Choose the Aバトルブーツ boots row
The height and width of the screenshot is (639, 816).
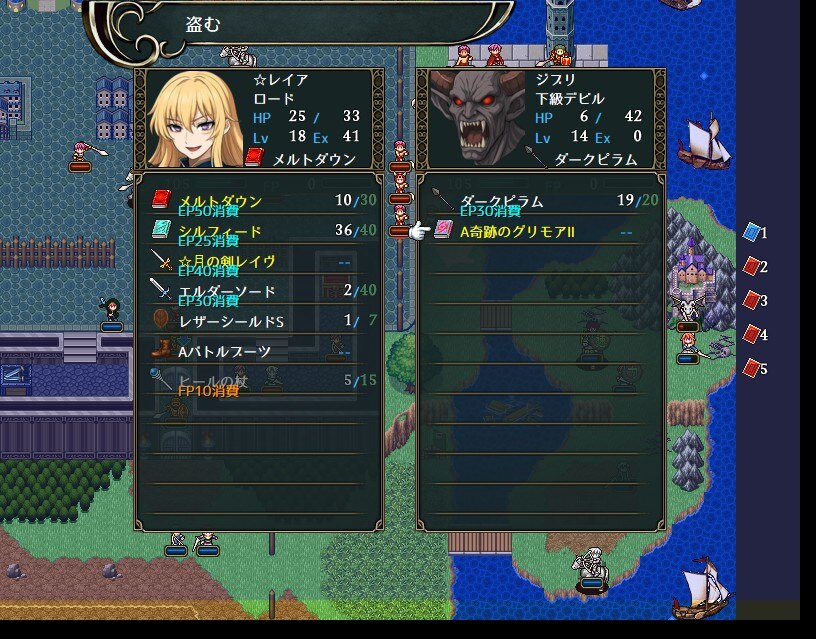258,351
